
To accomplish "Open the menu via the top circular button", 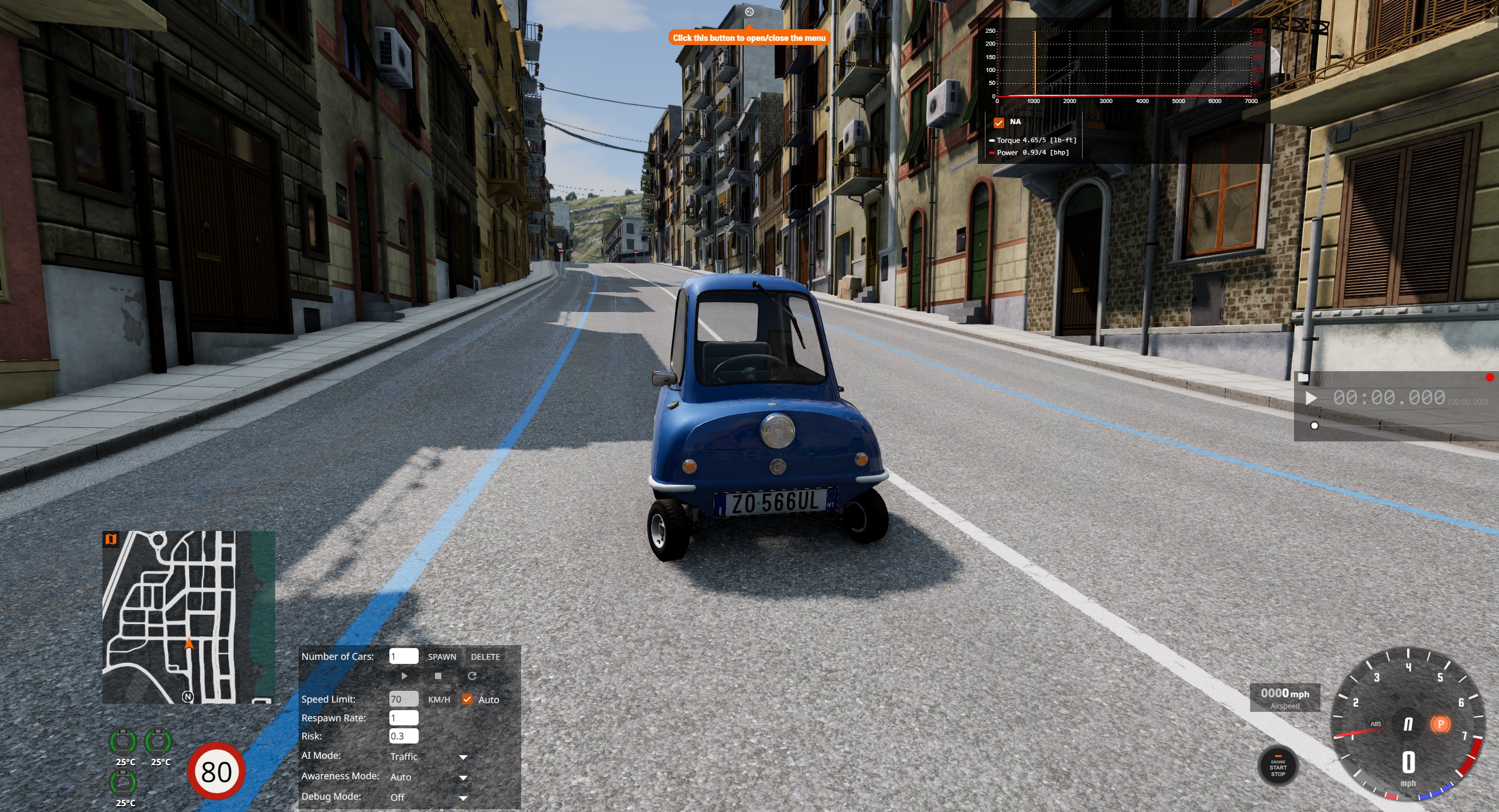I will click(x=749, y=12).
